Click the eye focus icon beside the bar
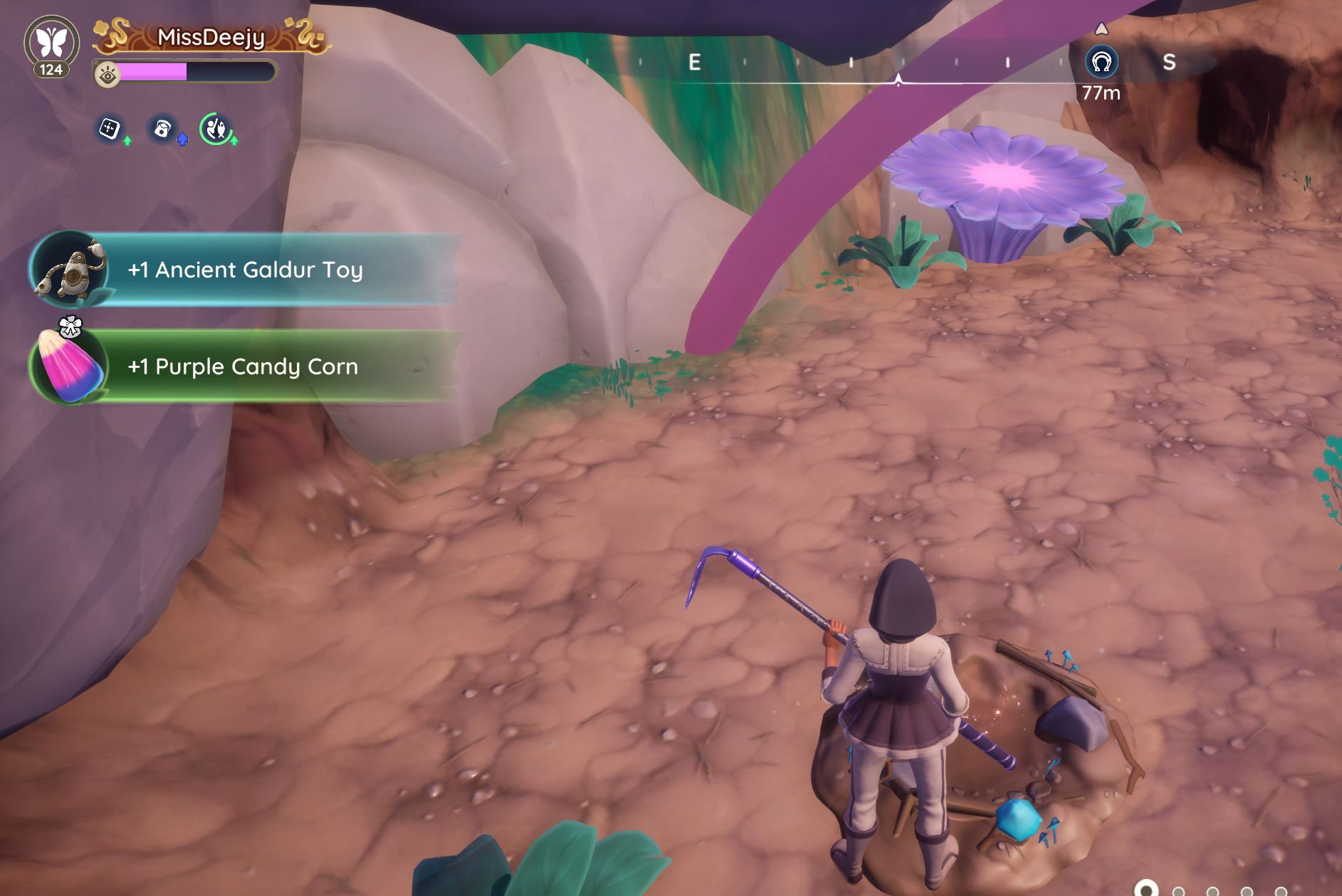The width and height of the screenshot is (1342, 896). 108,74
